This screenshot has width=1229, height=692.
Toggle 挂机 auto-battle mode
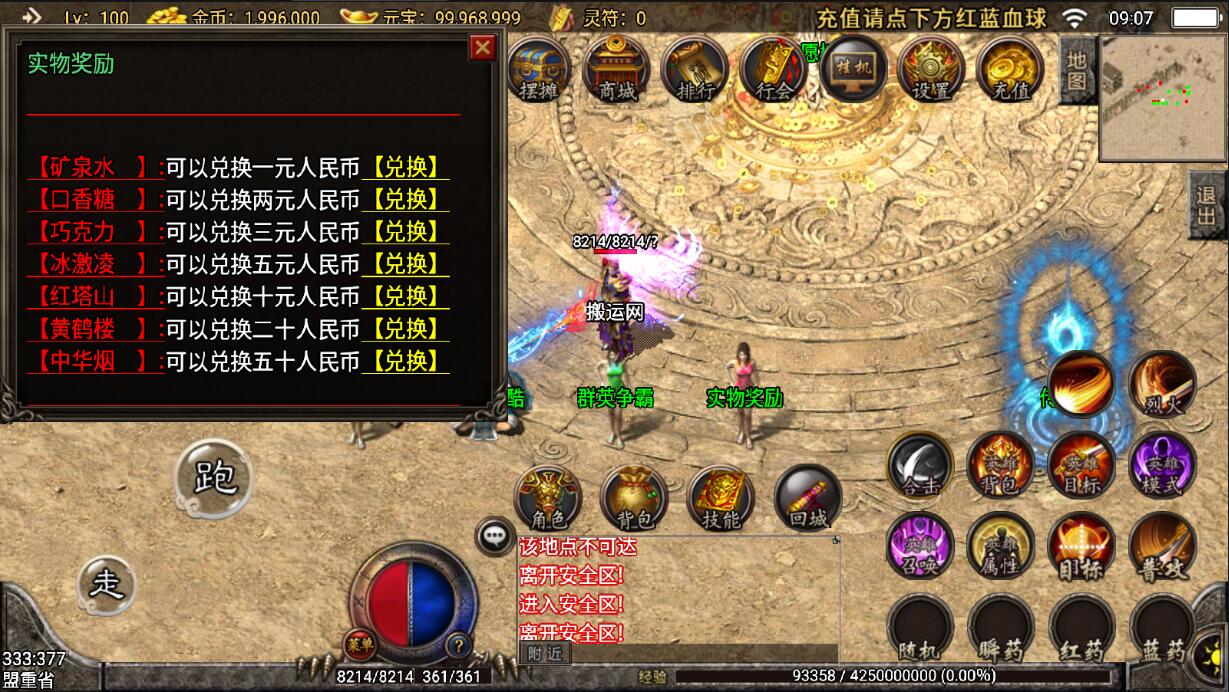pyautogui.click(x=853, y=68)
